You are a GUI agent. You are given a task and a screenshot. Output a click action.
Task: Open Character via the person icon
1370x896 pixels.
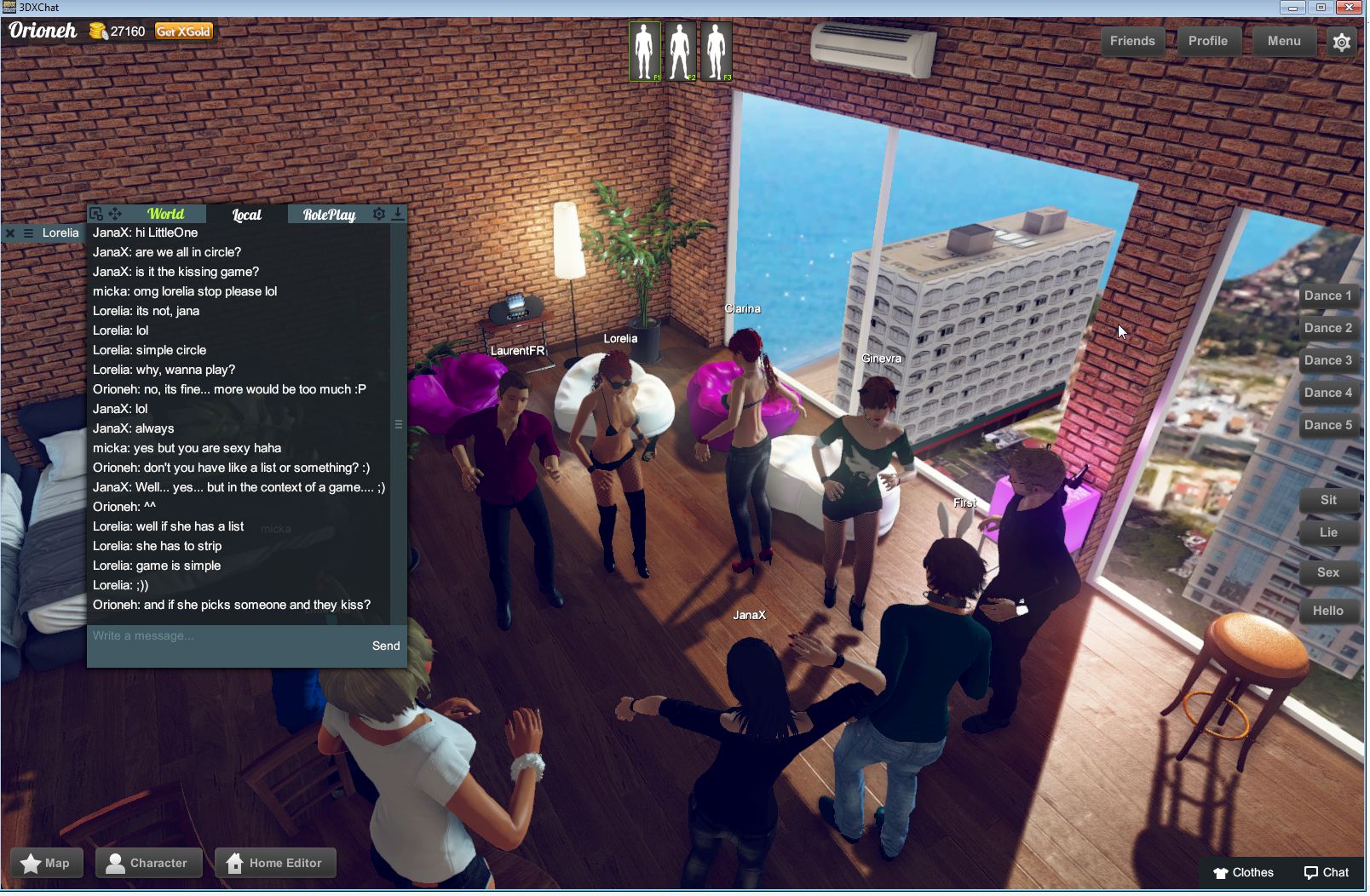click(x=118, y=863)
